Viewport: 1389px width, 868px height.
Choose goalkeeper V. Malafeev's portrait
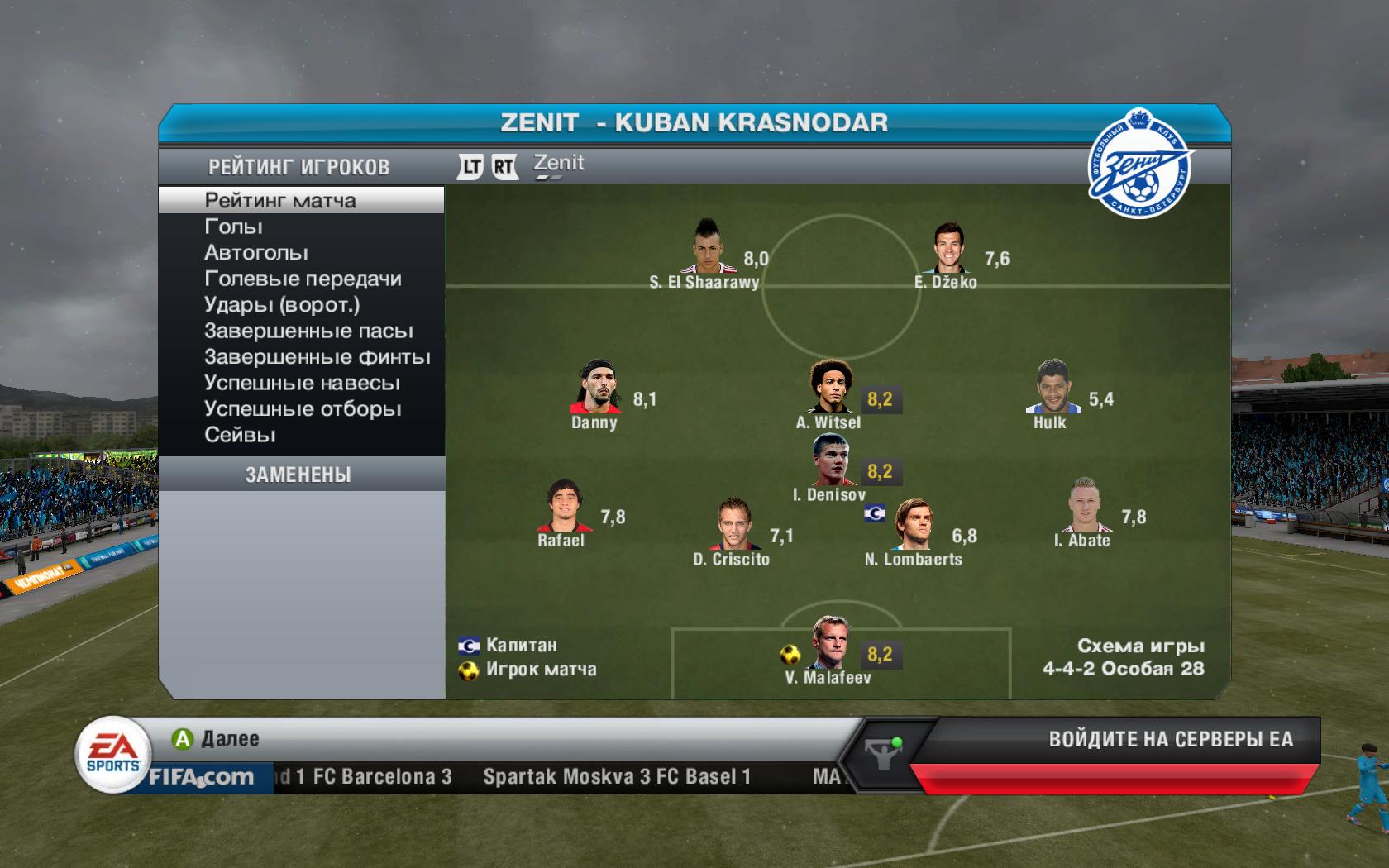(828, 643)
